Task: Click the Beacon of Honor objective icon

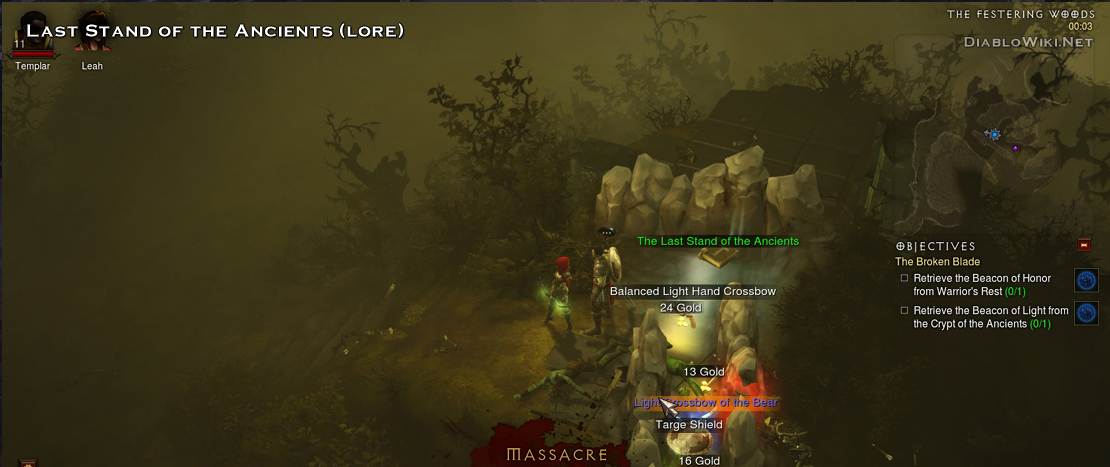Action: pyautogui.click(x=1086, y=280)
